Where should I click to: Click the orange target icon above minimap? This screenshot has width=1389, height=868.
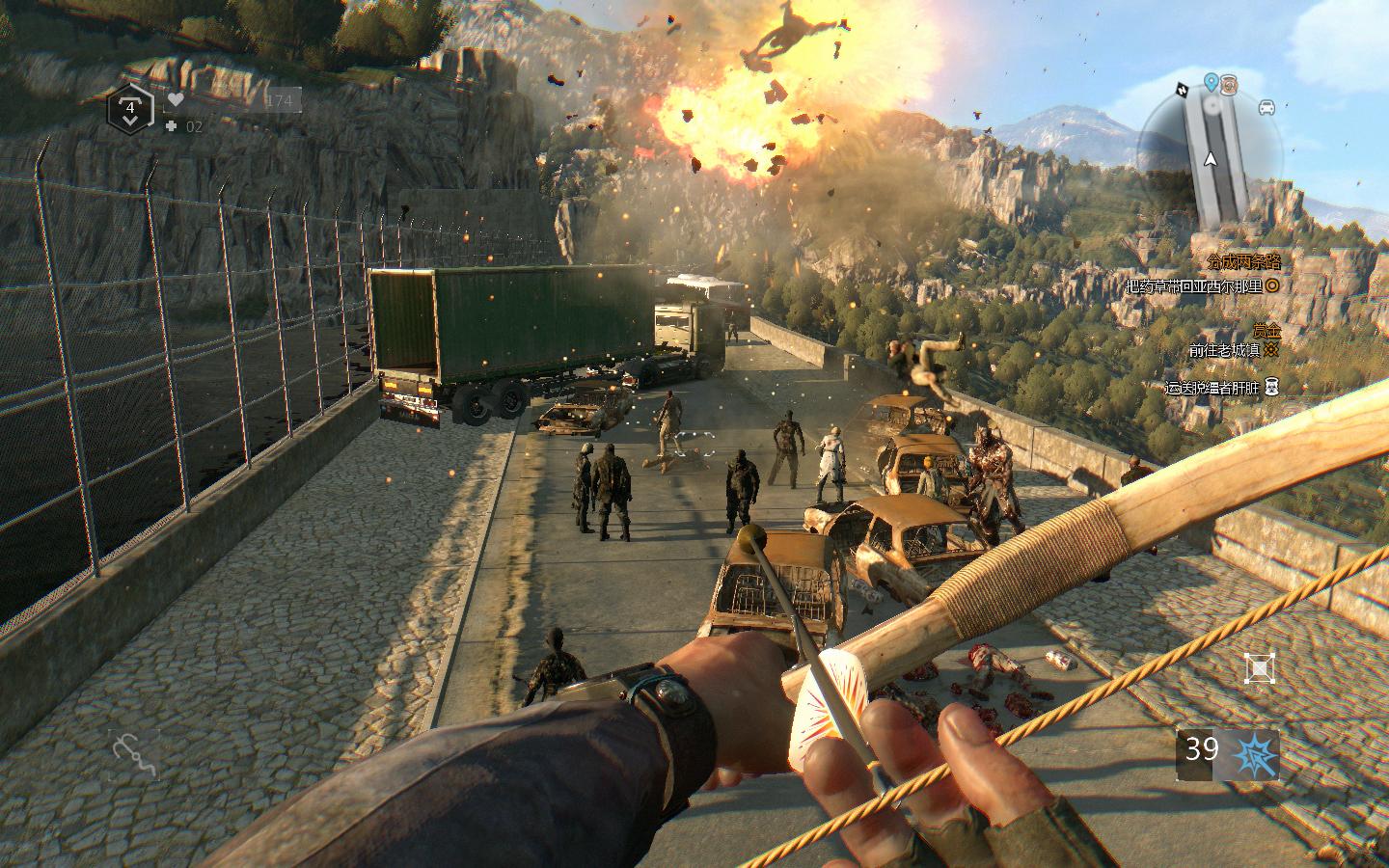click(x=1228, y=84)
